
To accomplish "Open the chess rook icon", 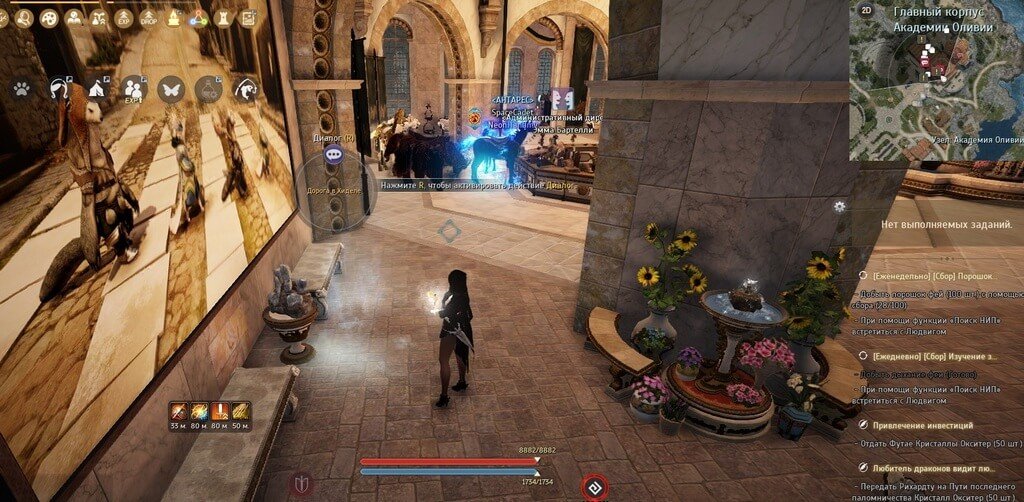I will (x=222, y=17).
